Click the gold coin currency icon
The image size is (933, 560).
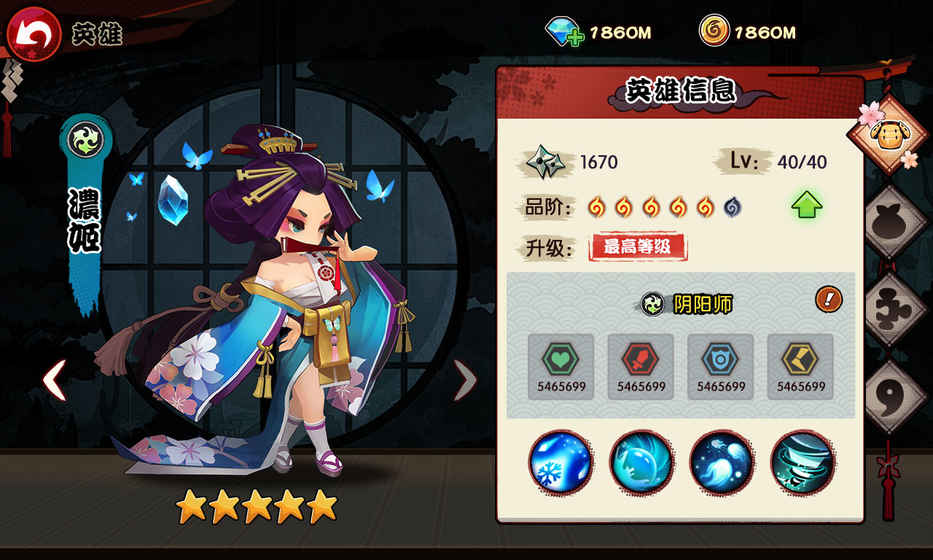[713, 31]
